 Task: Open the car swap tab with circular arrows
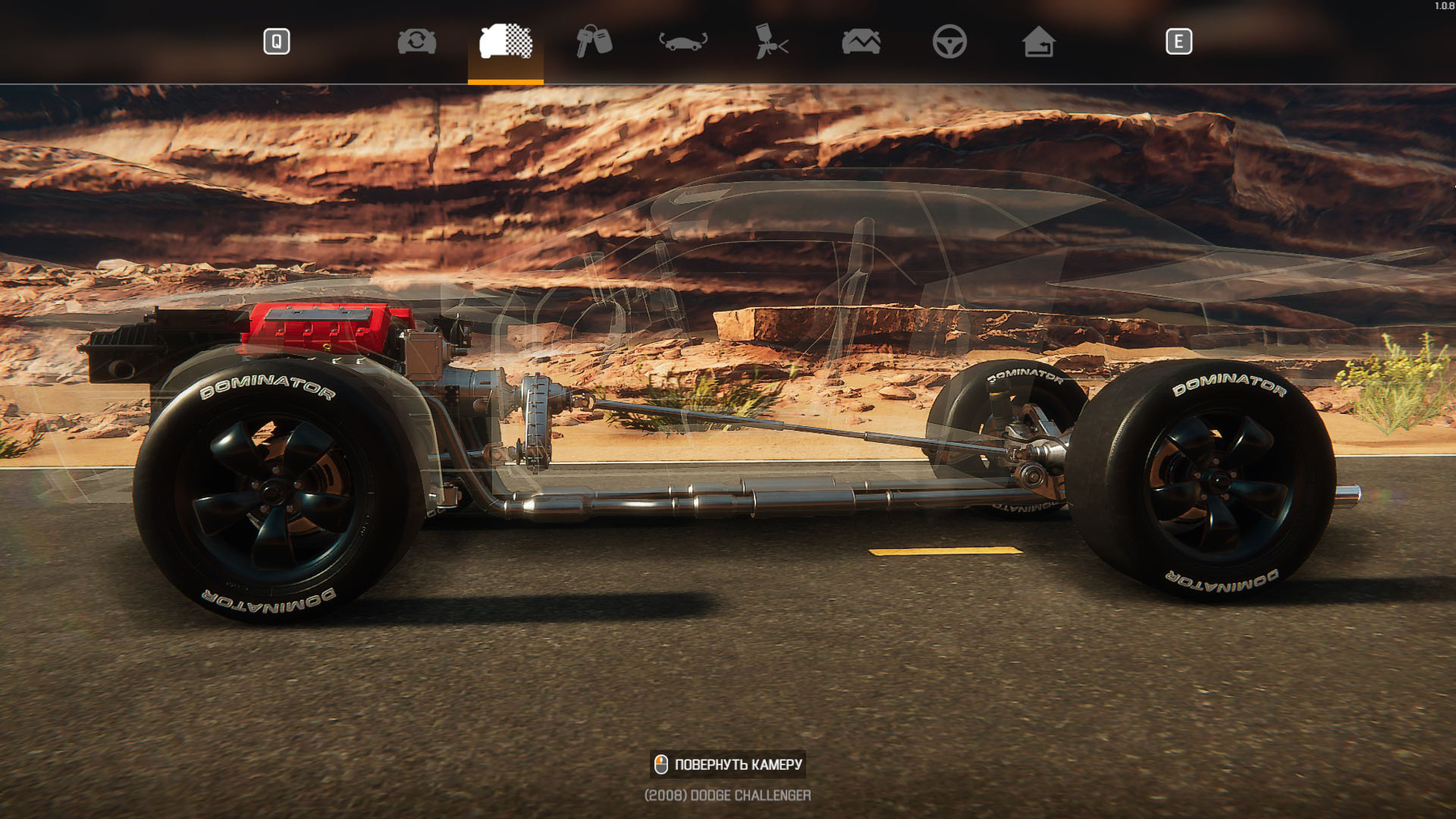click(x=417, y=41)
